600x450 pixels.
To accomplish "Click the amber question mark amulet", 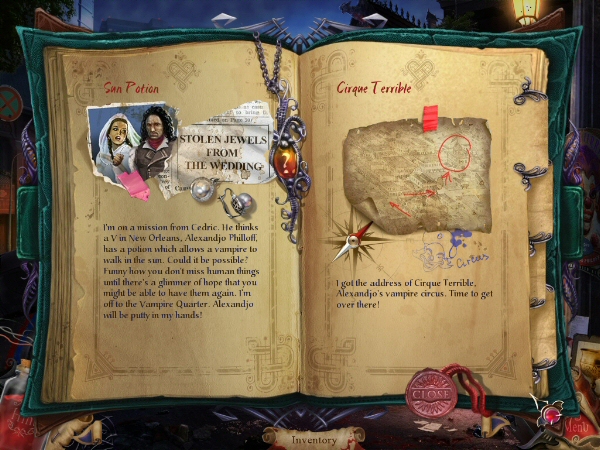I will [x=288, y=157].
